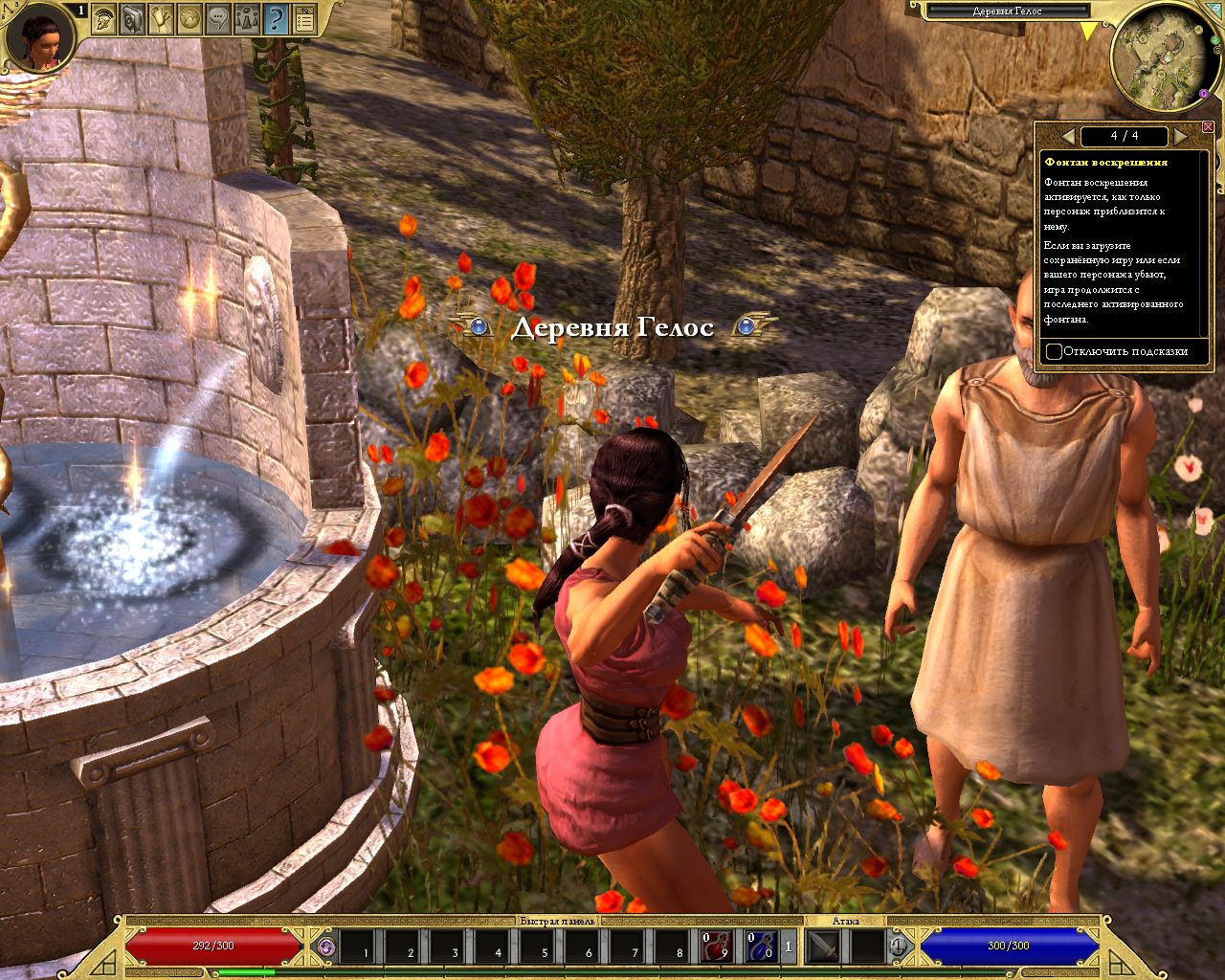Go to the previous hint page
This screenshot has height=980, width=1225.
(x=1068, y=137)
